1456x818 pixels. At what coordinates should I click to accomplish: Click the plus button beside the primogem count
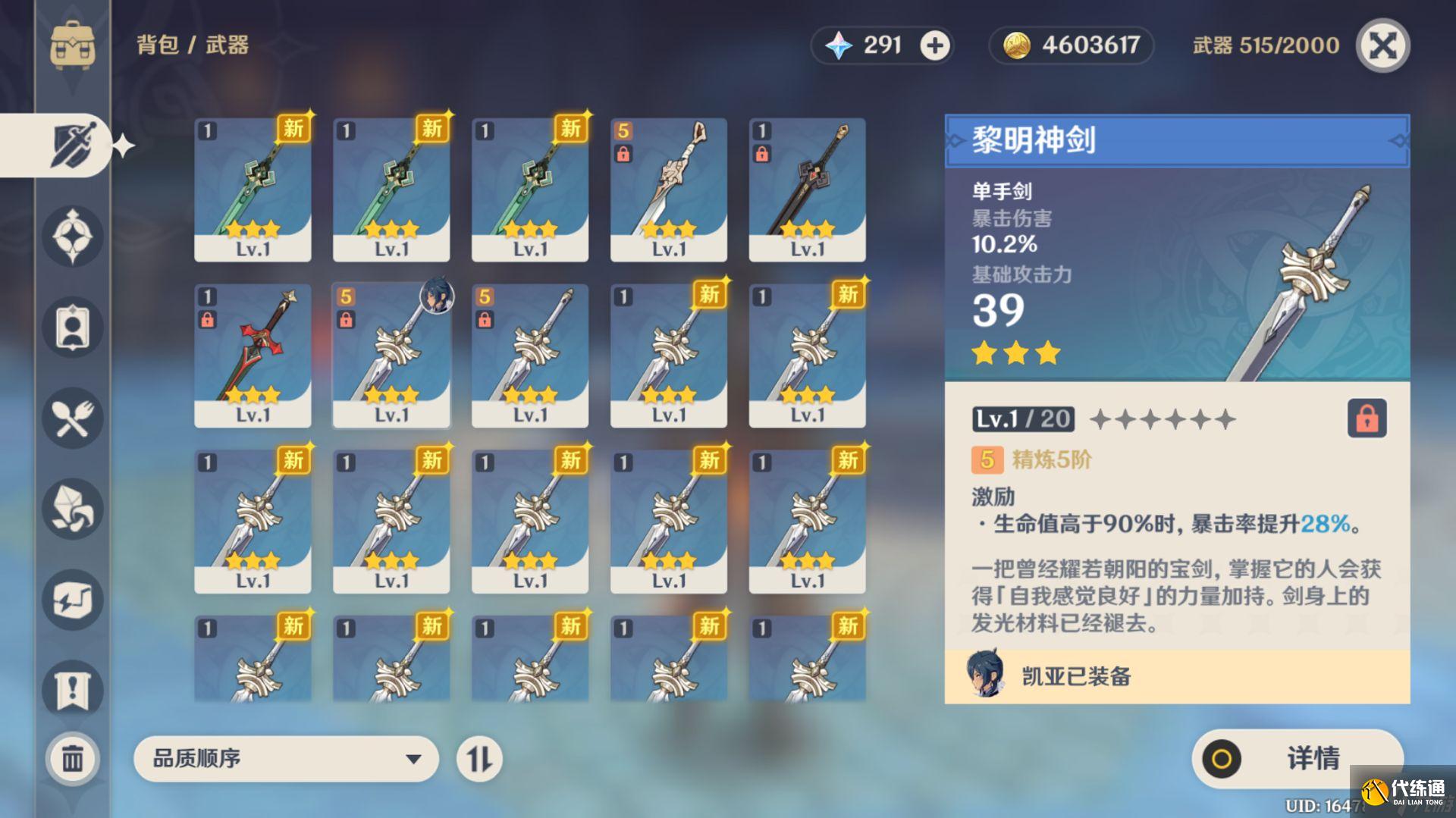tap(934, 45)
